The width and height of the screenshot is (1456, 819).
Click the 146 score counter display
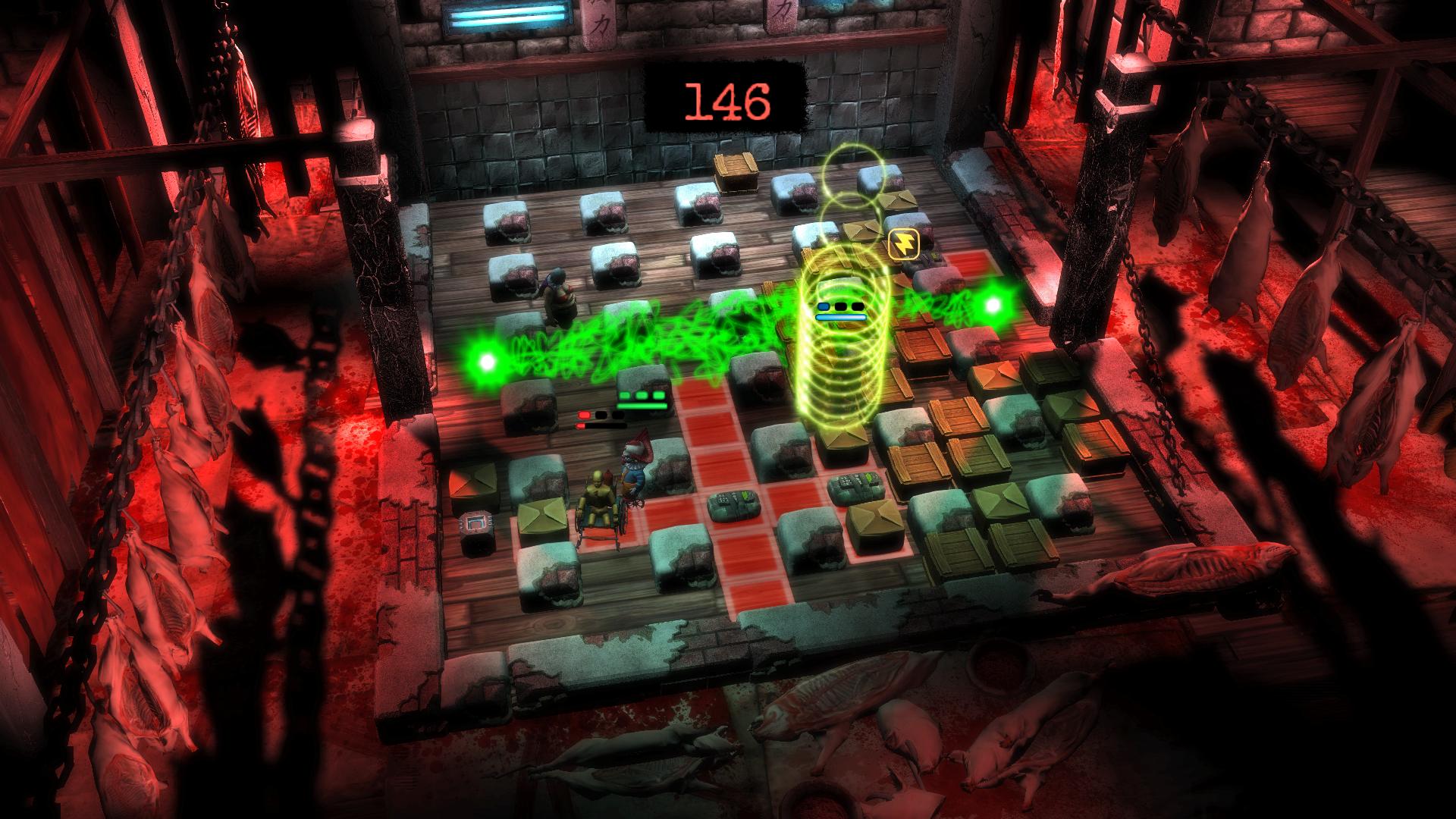(x=728, y=99)
